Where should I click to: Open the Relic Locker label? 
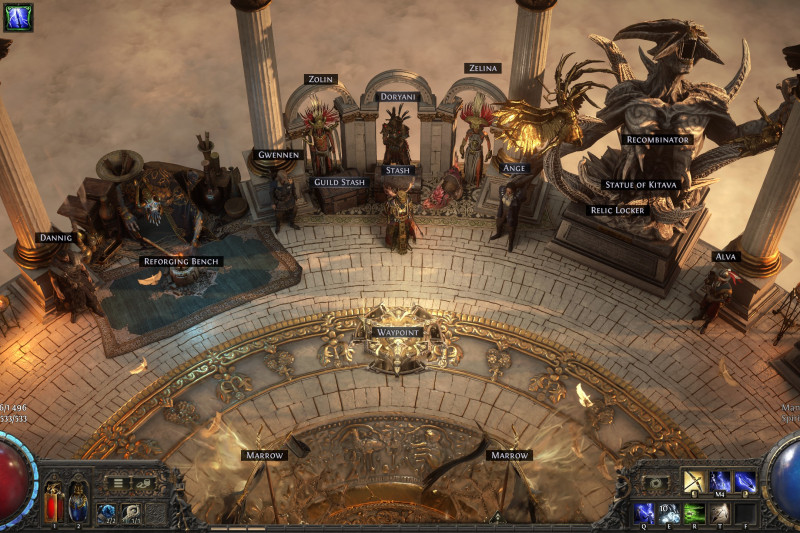tap(618, 210)
